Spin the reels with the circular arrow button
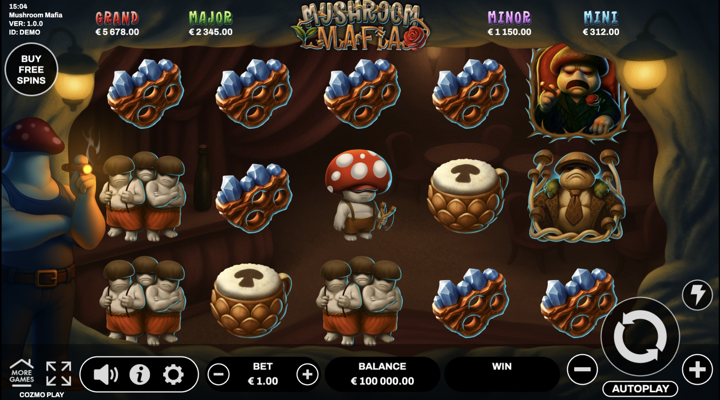The height and width of the screenshot is (400, 720). pos(640,337)
